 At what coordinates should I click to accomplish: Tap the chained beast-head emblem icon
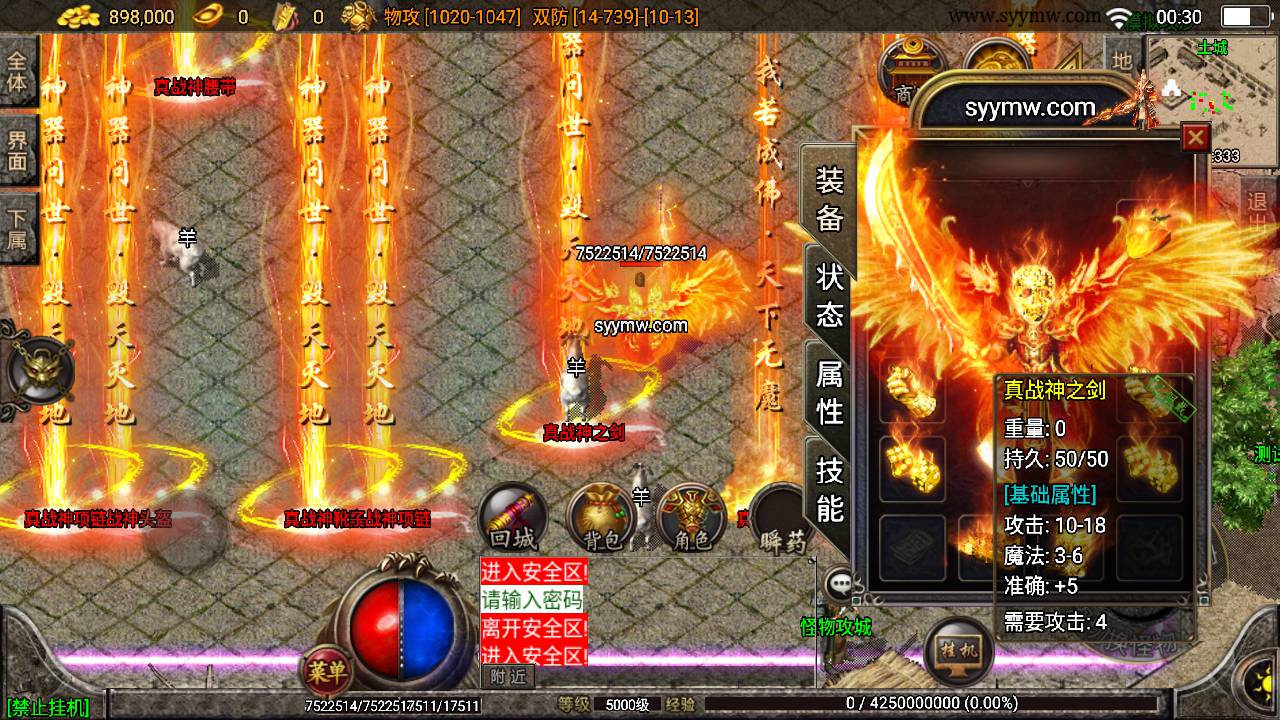pyautogui.click(x=40, y=370)
